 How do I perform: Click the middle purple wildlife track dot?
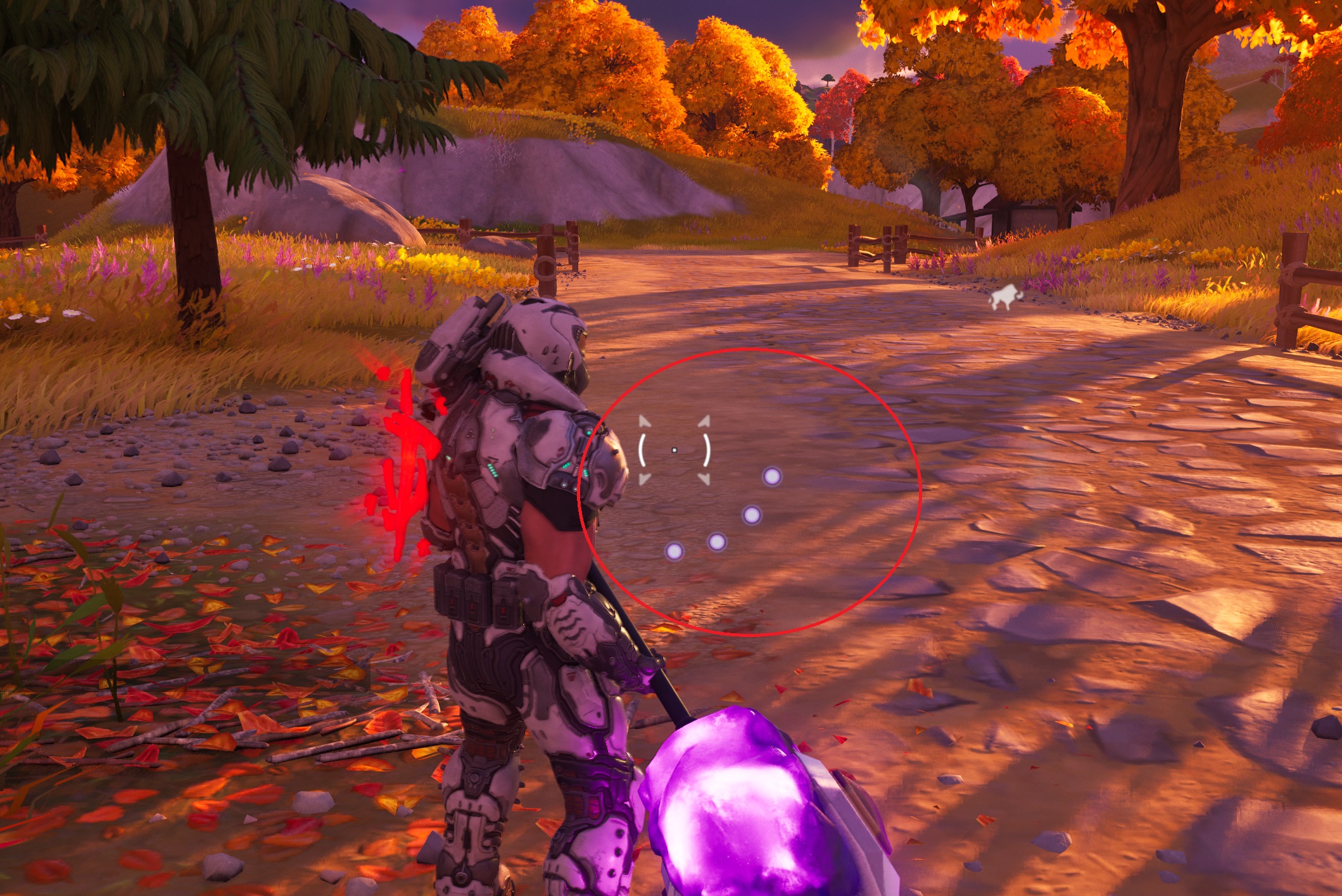tap(751, 515)
